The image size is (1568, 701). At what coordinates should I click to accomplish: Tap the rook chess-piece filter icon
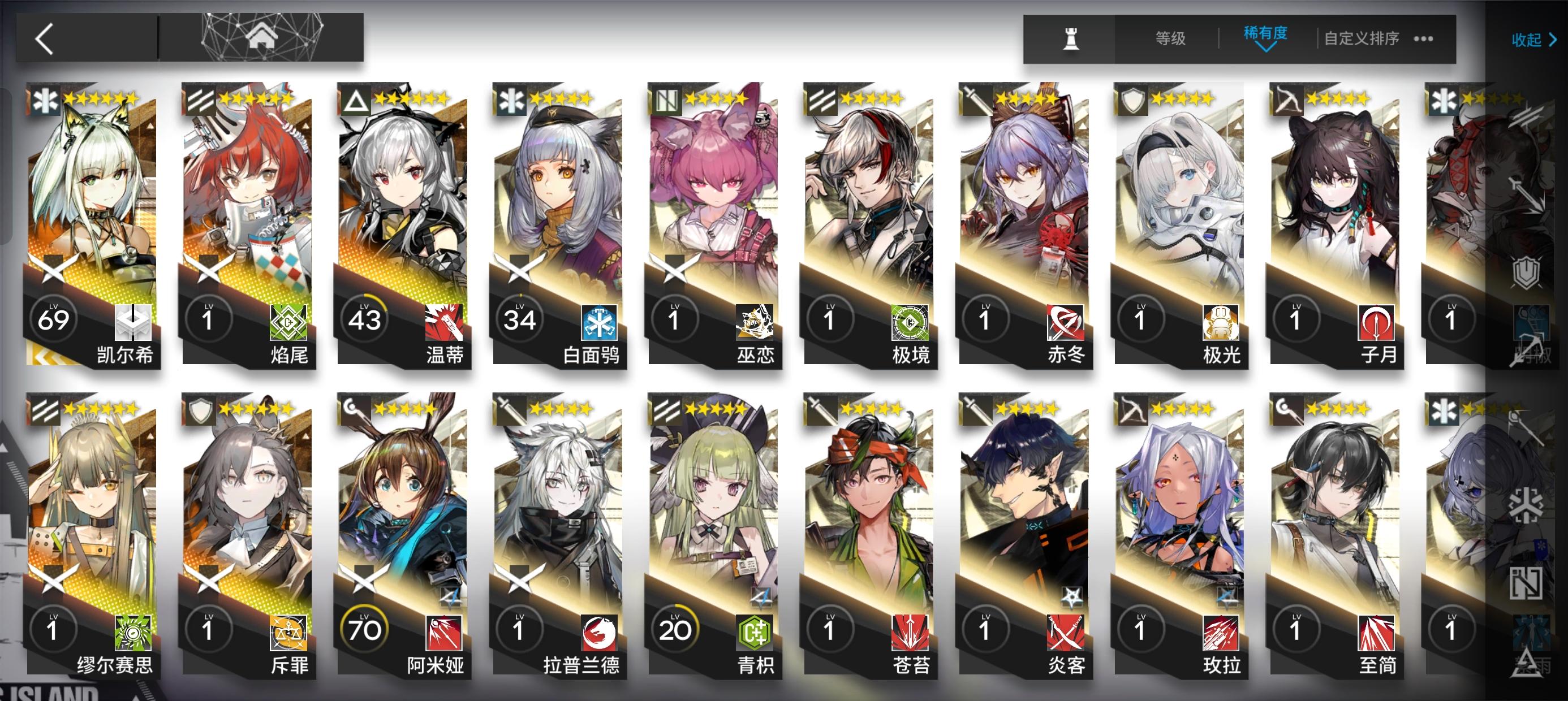click(x=1070, y=38)
